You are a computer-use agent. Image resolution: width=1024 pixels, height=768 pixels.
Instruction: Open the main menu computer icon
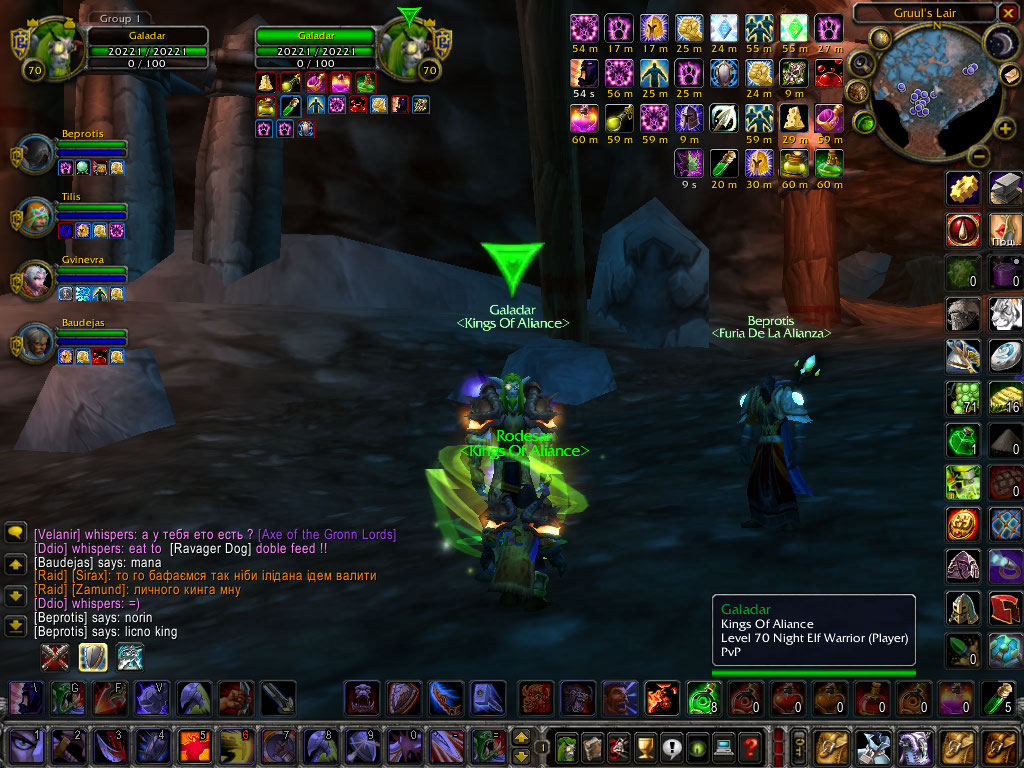pos(724,746)
